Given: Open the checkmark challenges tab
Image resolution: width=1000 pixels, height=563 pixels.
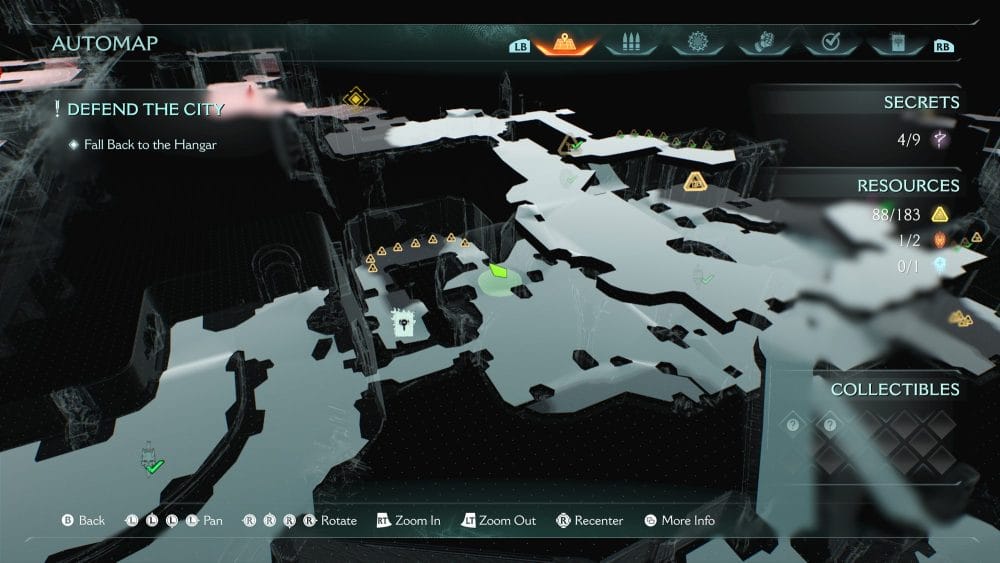Looking at the screenshot, I should (829, 44).
